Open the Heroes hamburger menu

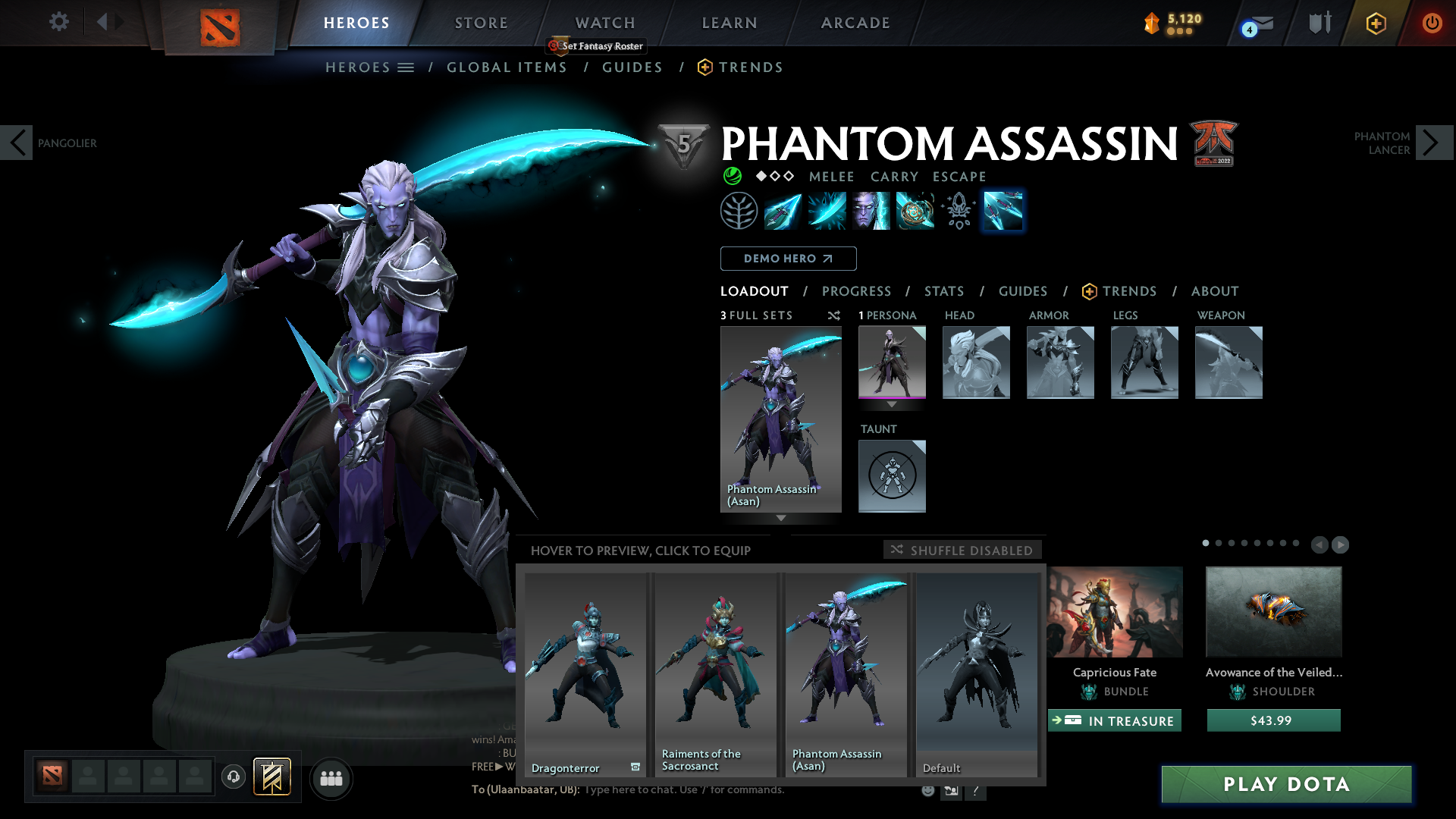click(406, 67)
